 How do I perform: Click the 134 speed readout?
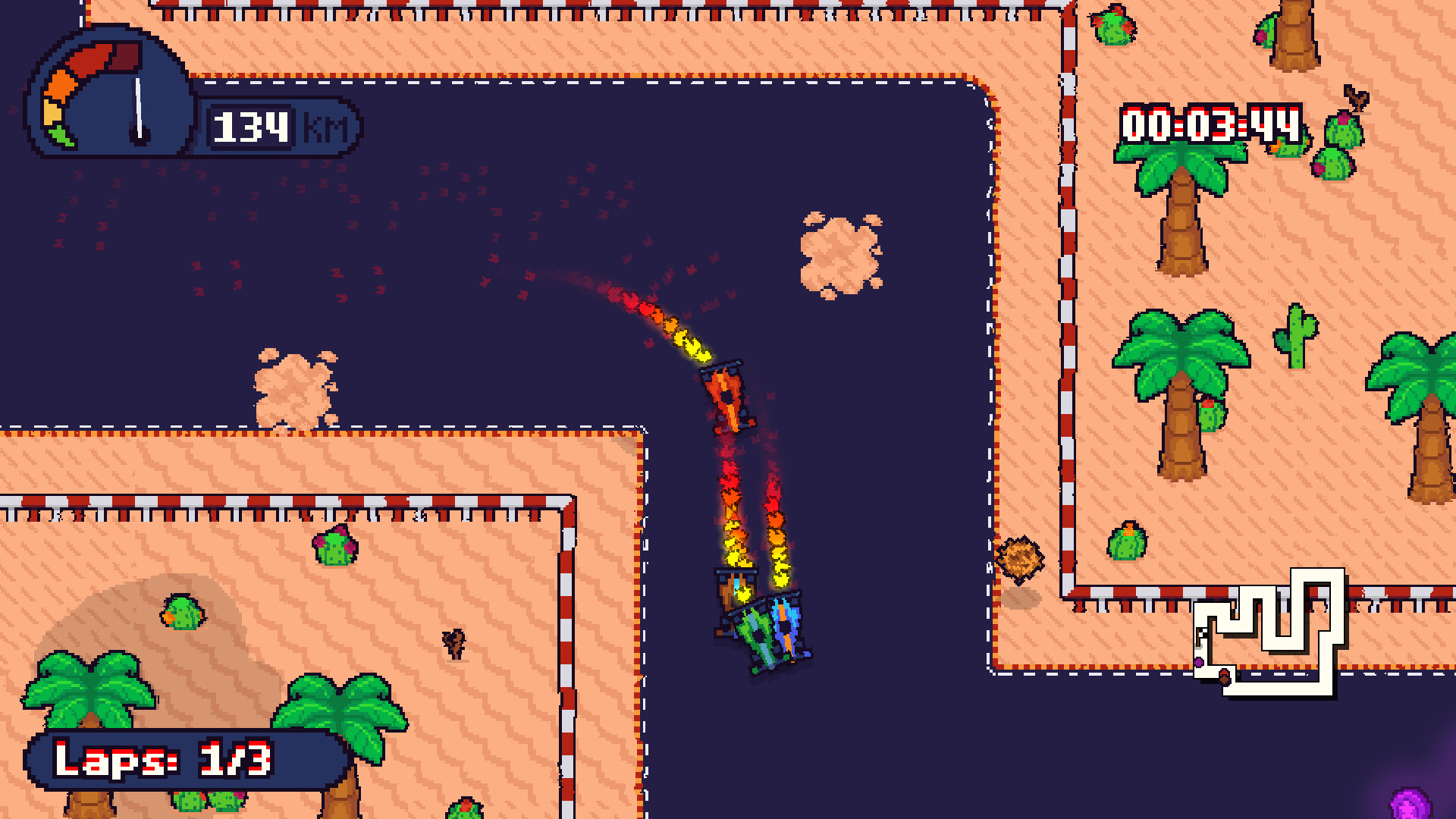[253, 127]
